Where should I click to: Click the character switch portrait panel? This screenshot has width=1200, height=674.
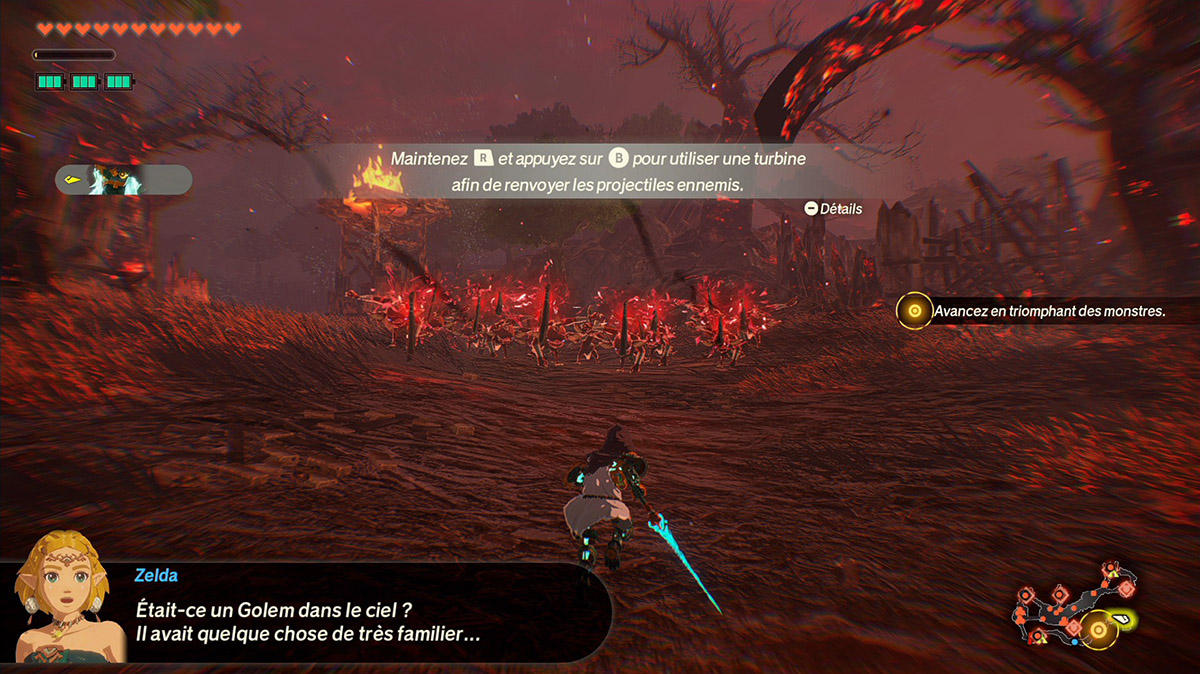pos(123,180)
